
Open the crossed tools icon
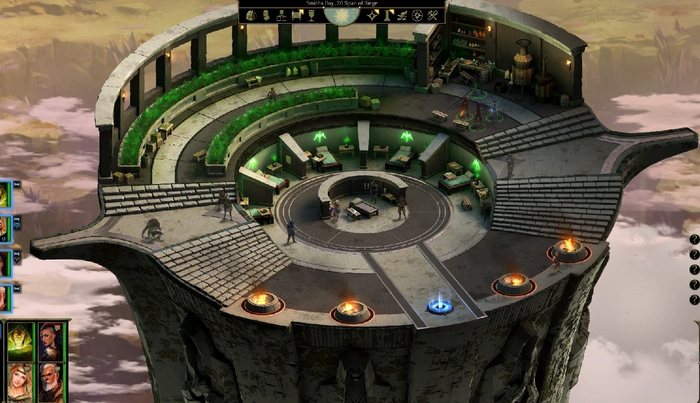click(432, 15)
